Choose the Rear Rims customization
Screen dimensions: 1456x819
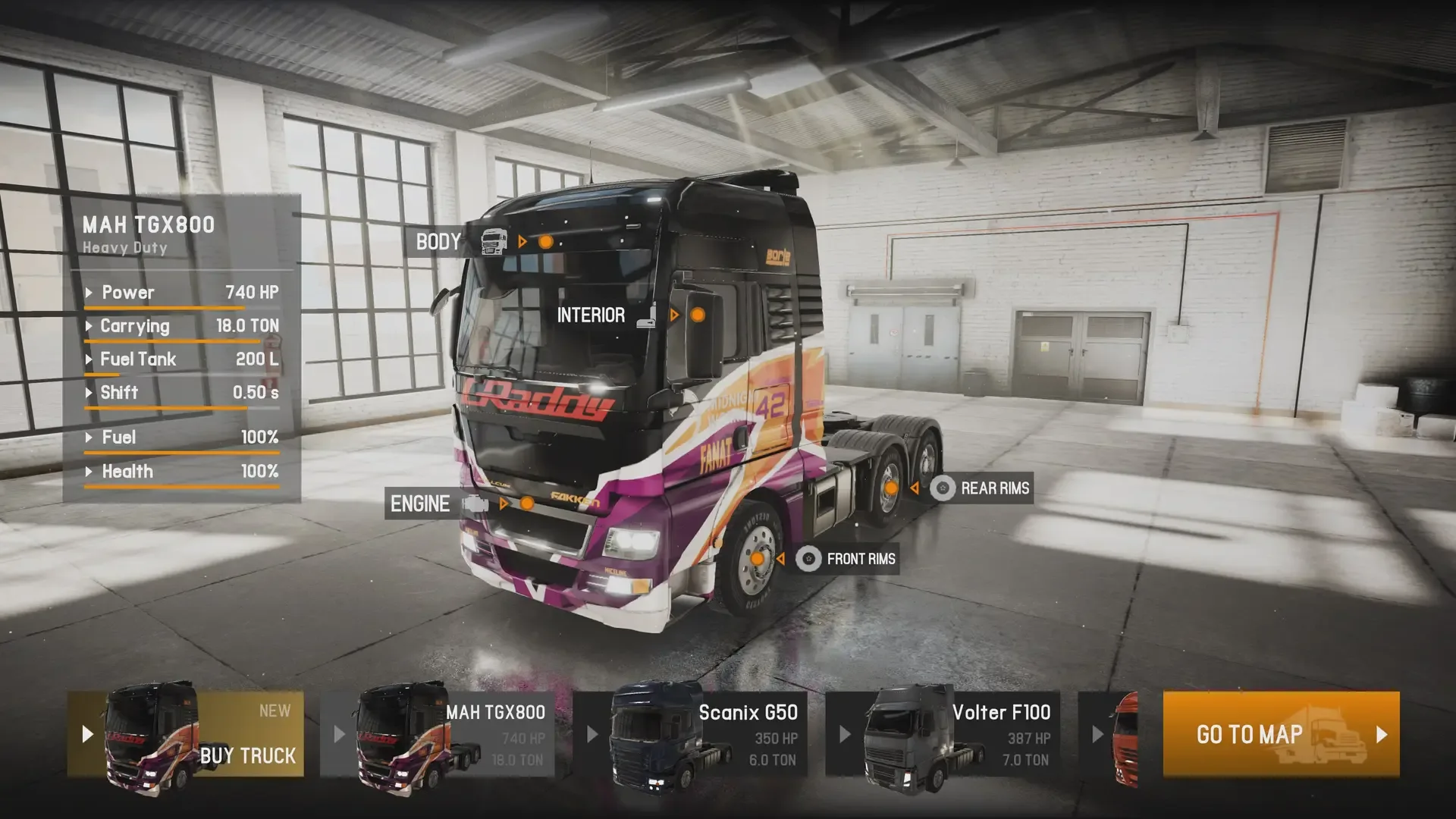[994, 488]
